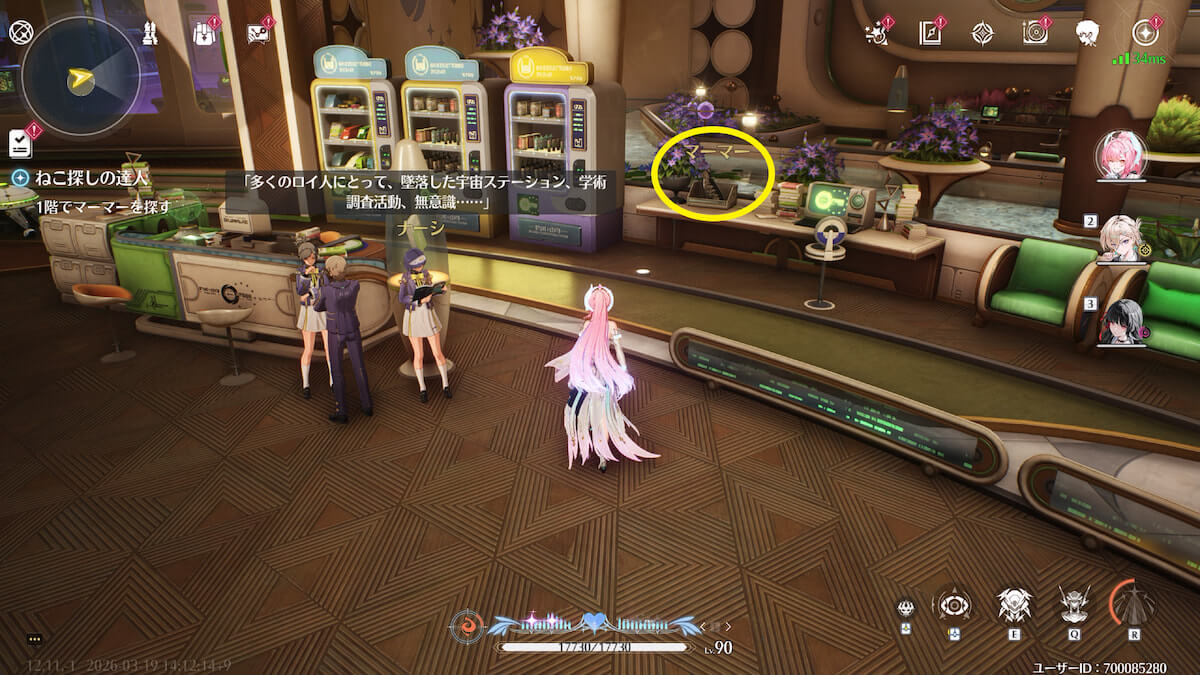Viewport: 1200px width, 675px height.
Task: Click the circled sparkle icon above ping
Action: click(1145, 32)
